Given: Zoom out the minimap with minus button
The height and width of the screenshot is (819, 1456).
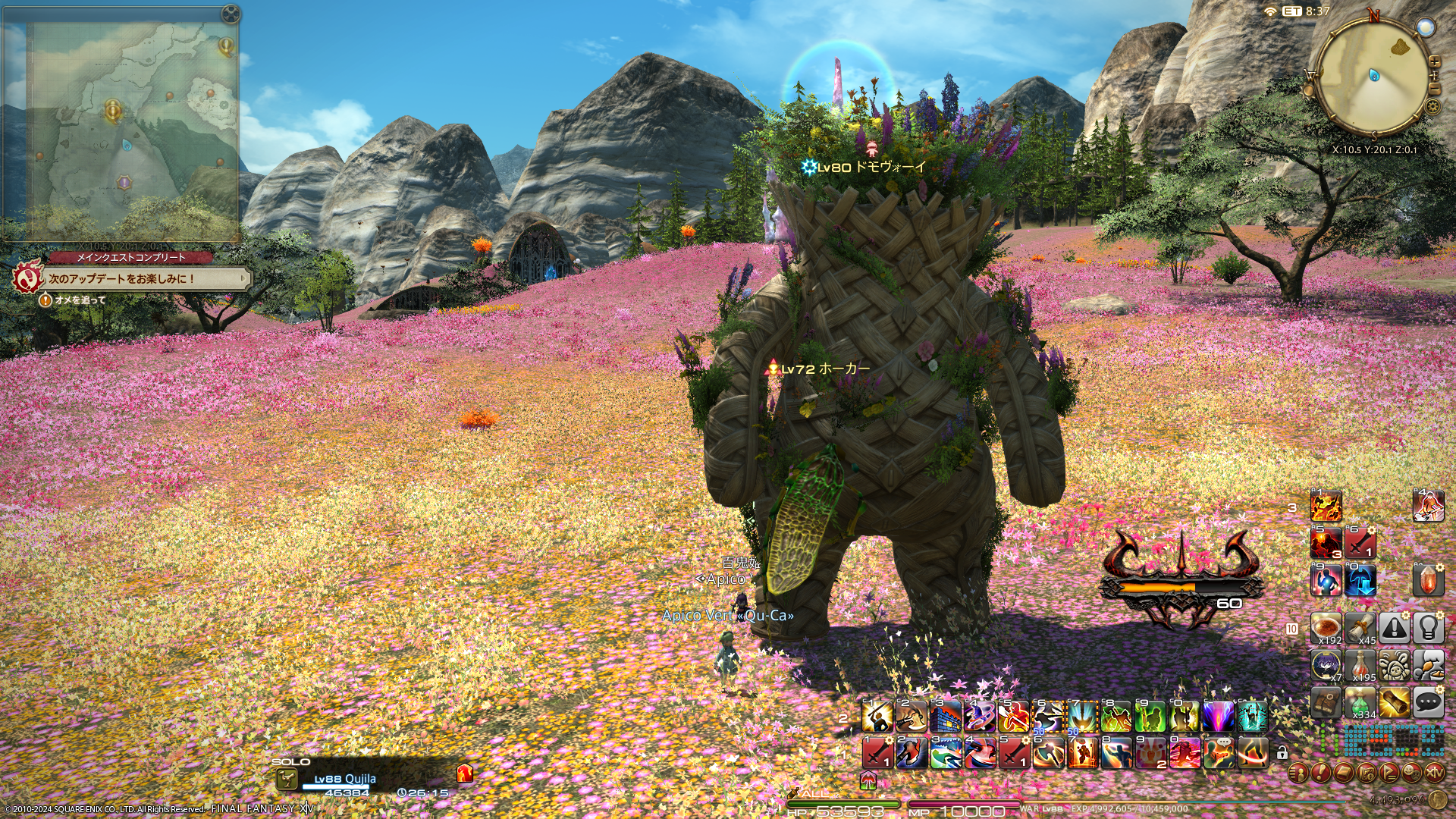Looking at the screenshot, I should [x=1434, y=87].
